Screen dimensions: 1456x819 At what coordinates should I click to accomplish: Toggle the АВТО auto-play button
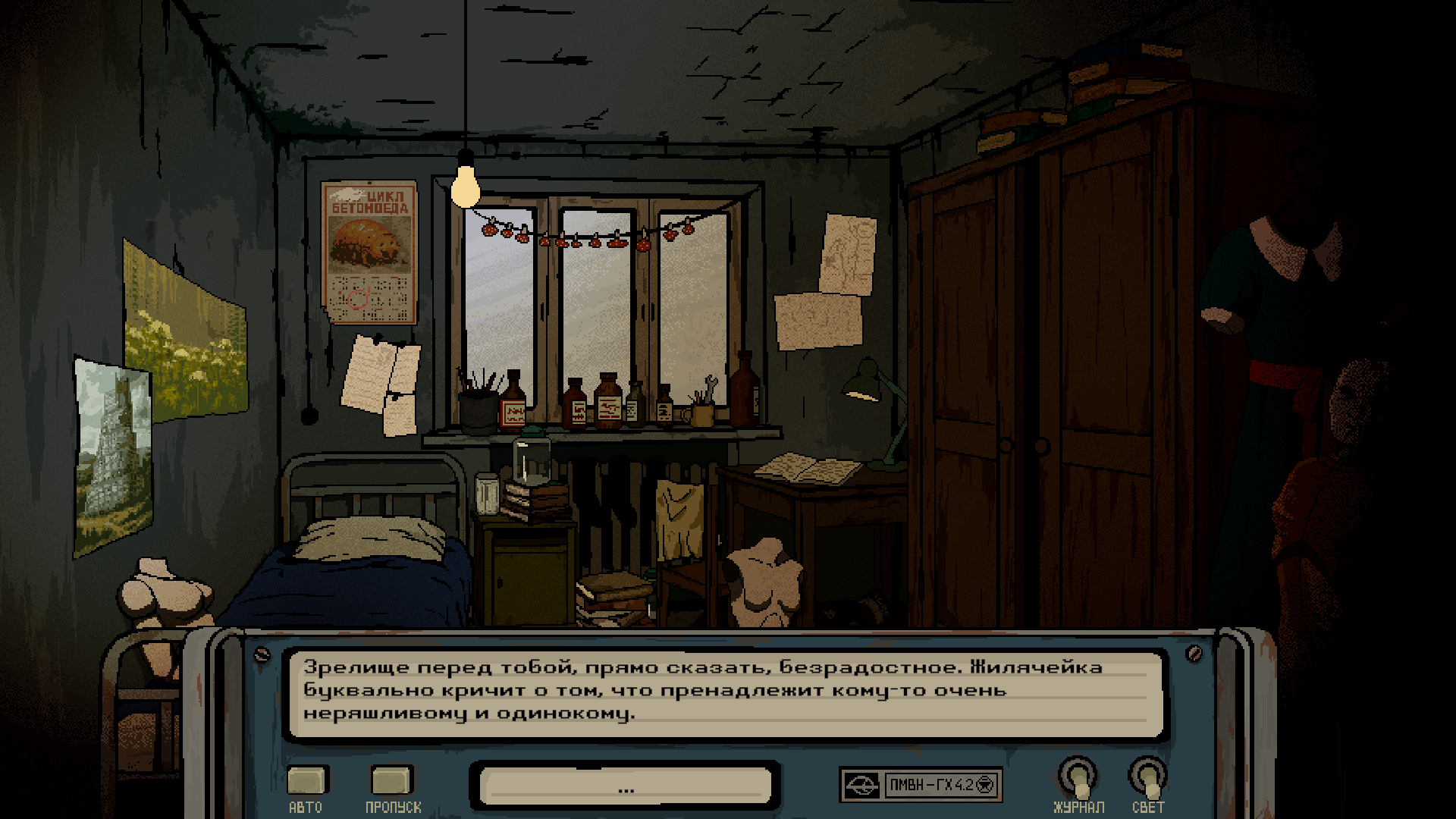coord(306,780)
